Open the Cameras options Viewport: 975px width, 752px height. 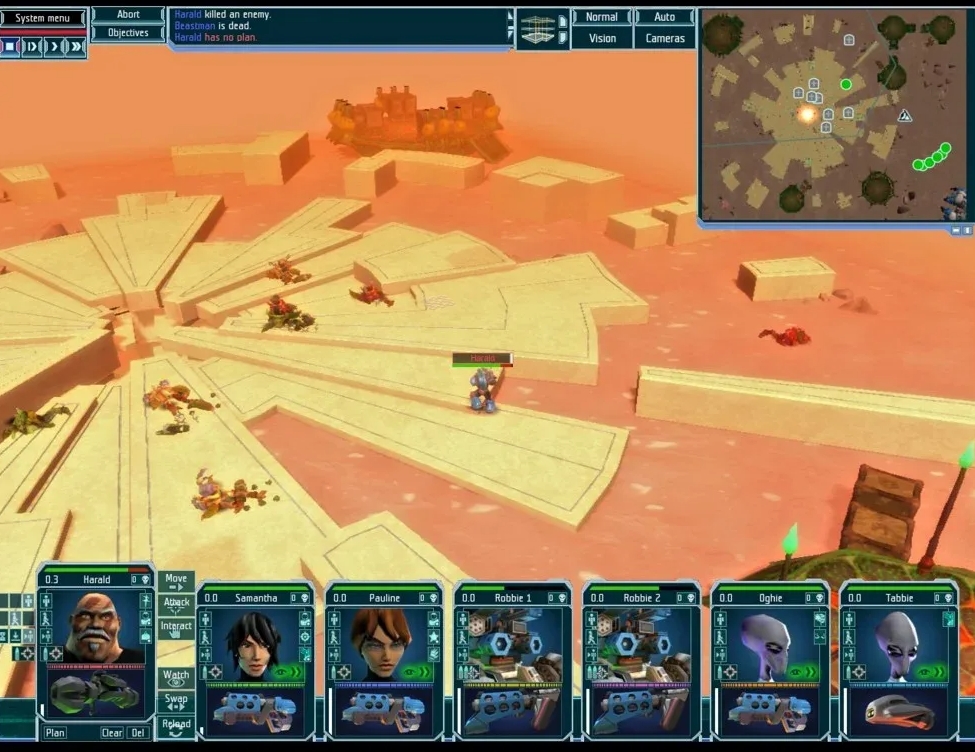(x=665, y=38)
